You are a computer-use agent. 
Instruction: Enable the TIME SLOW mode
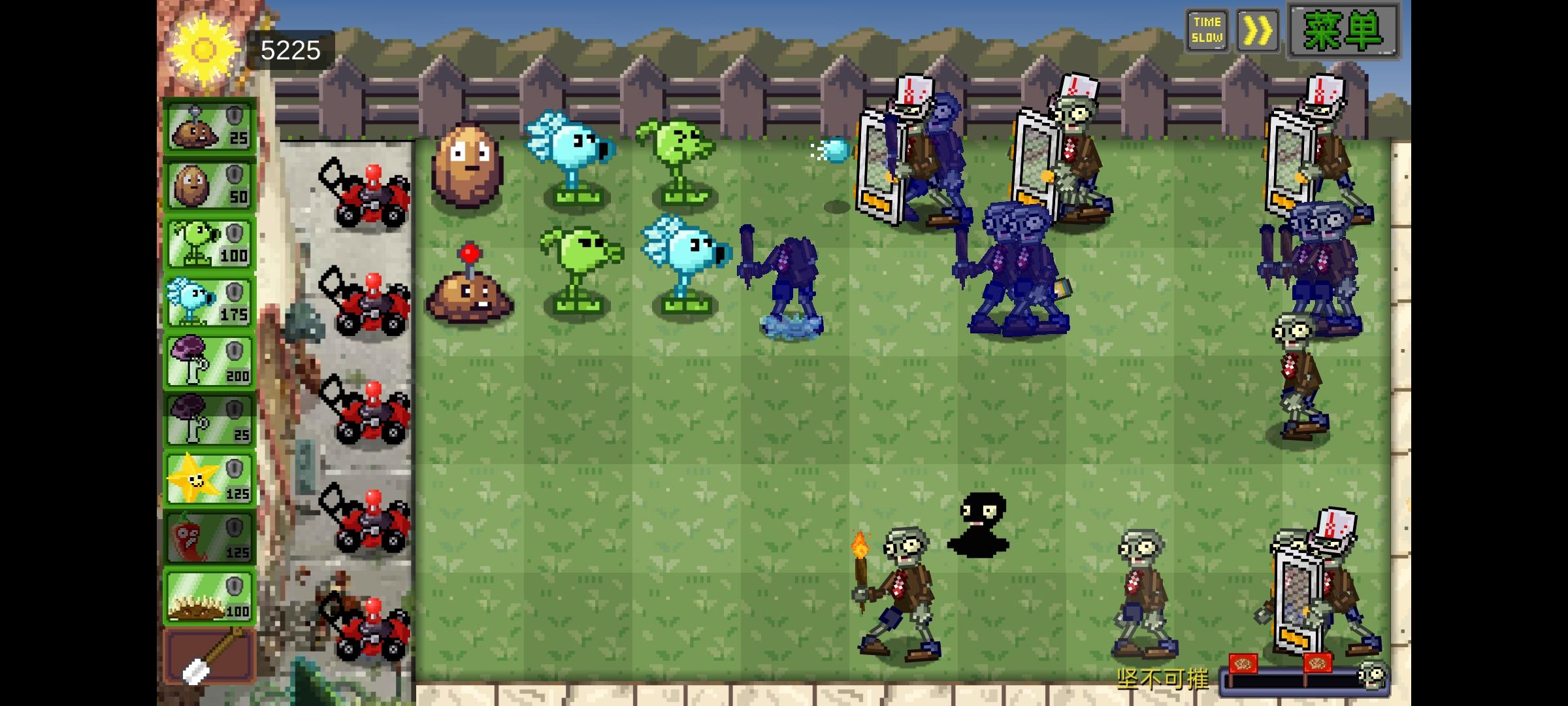1207,29
